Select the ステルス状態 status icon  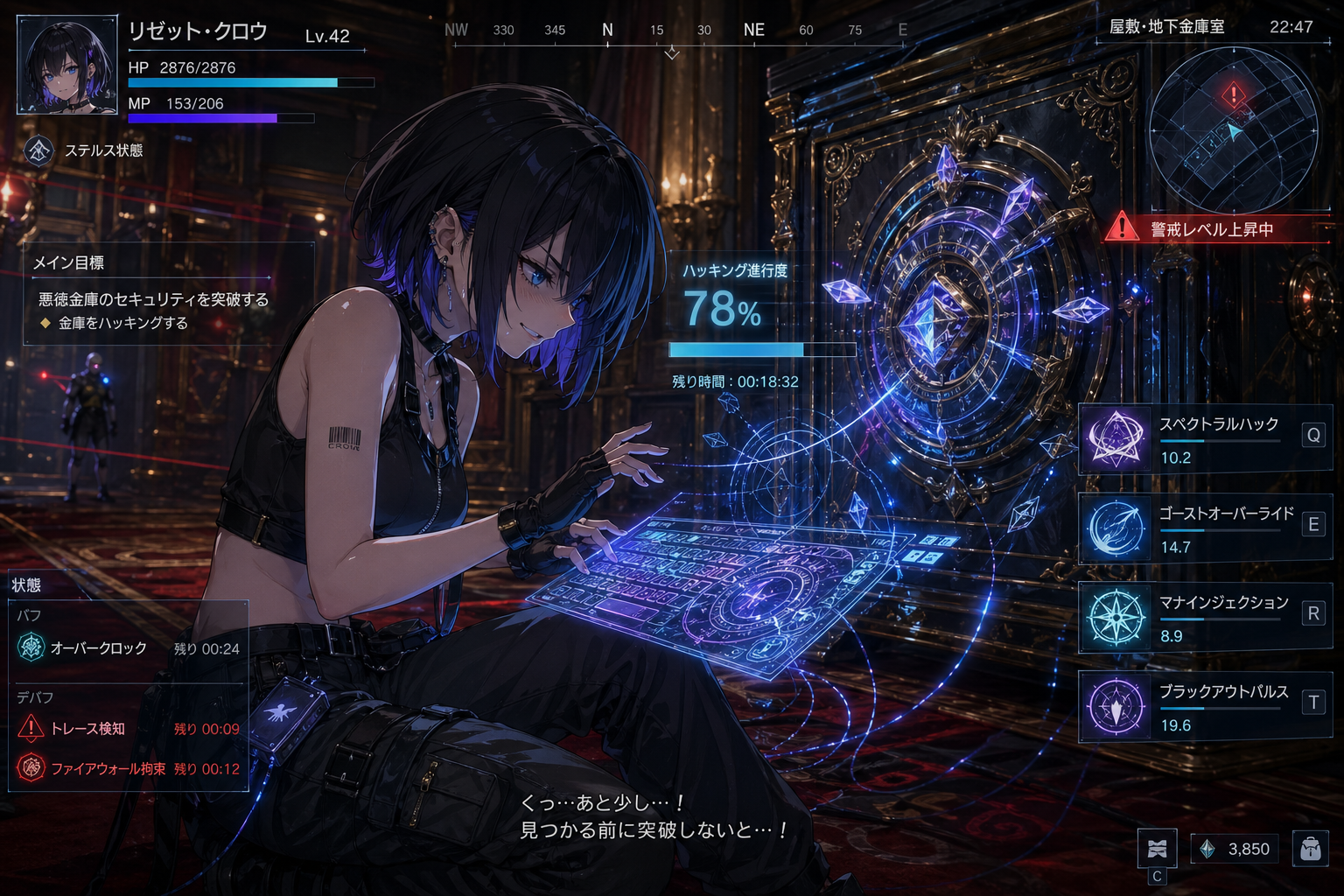pos(38,150)
